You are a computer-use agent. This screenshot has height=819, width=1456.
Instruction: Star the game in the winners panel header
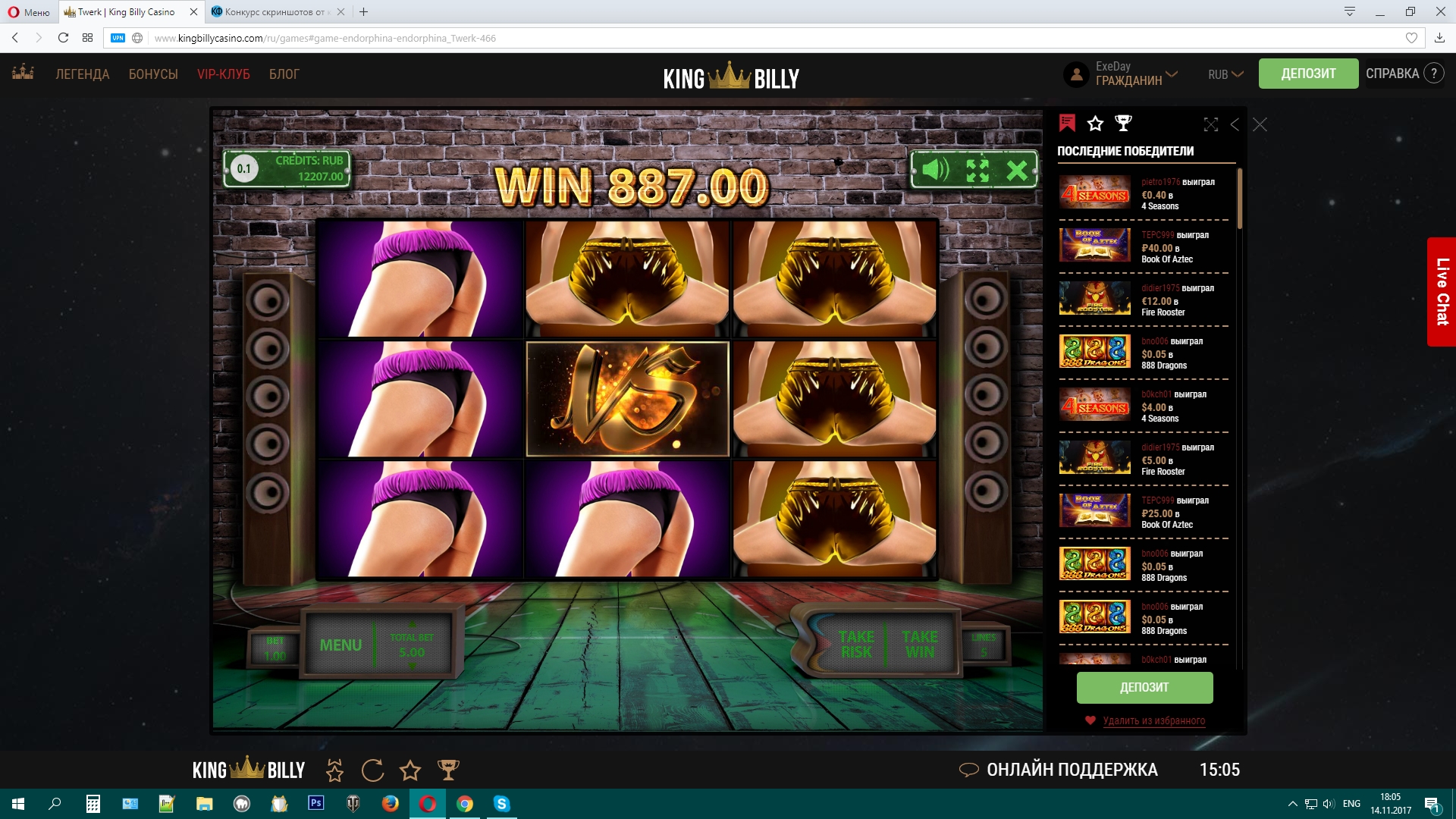click(1095, 122)
